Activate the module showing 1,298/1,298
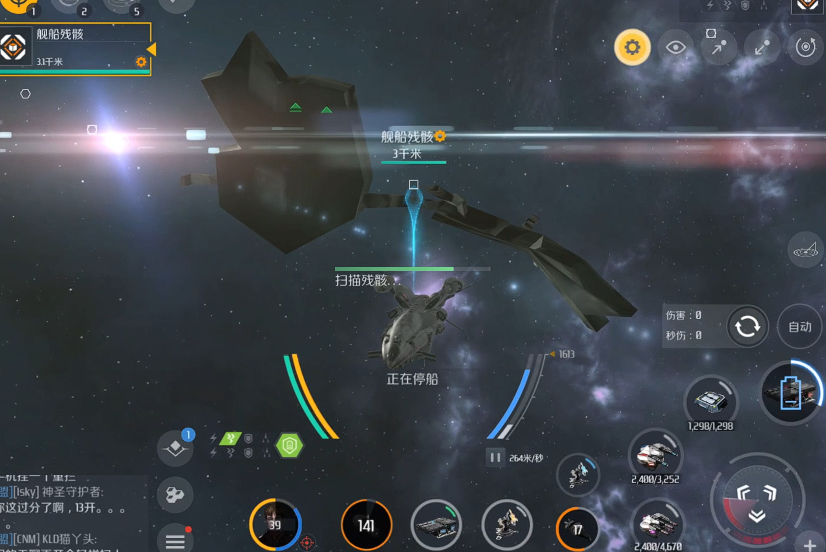The width and height of the screenshot is (826, 552). [x=710, y=402]
